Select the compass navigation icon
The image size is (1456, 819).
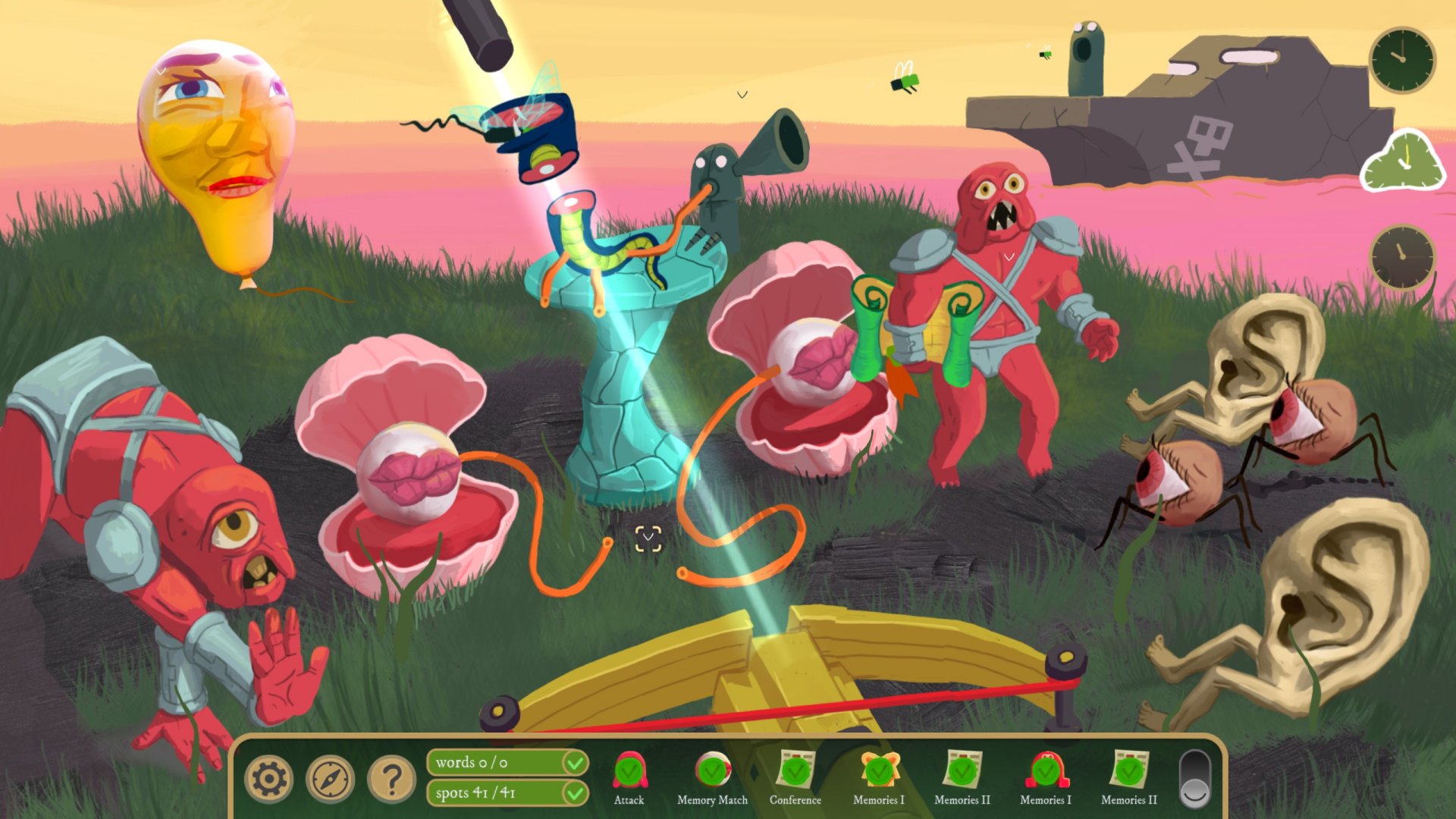(x=331, y=778)
